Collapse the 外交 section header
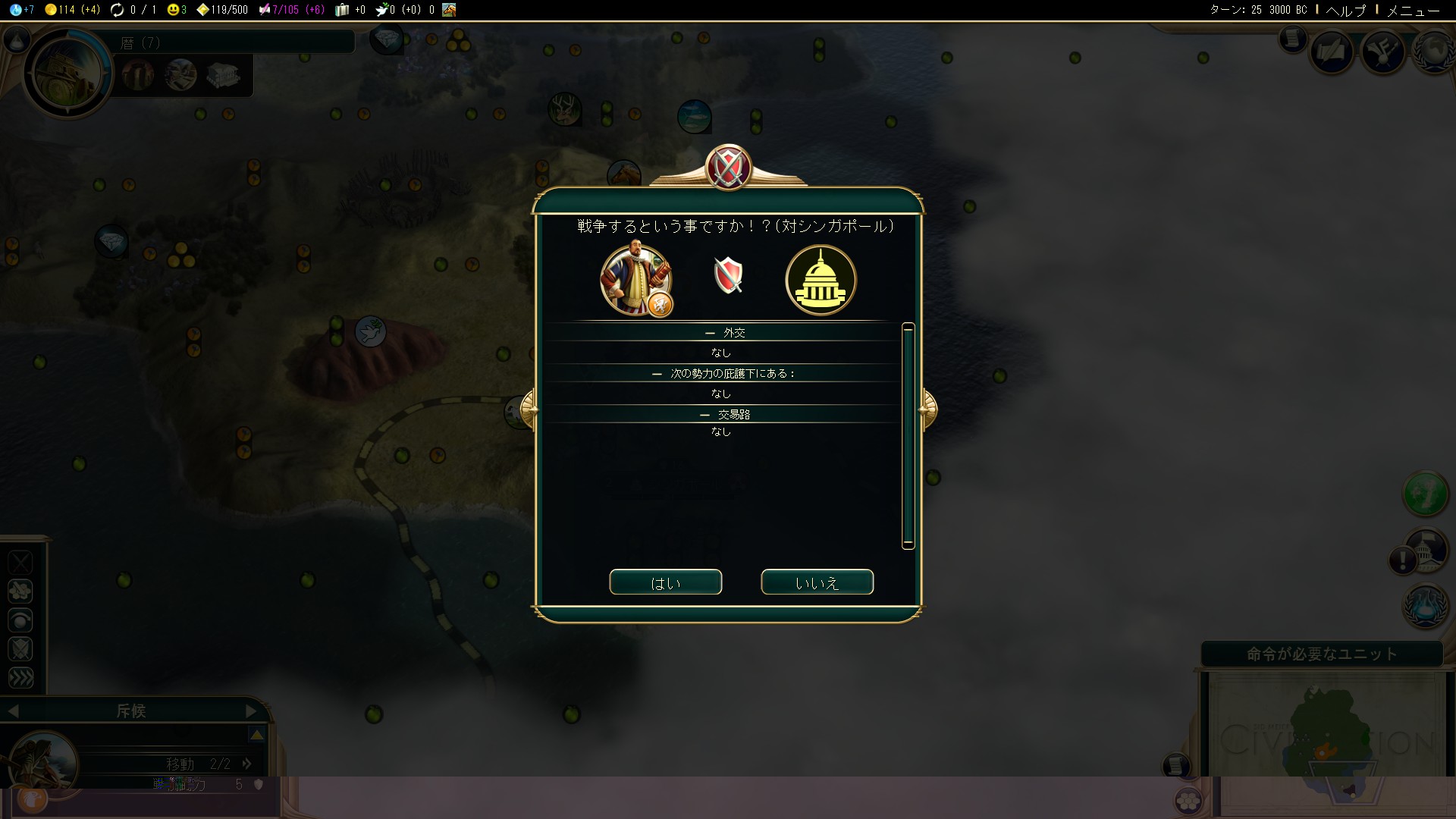1456x819 pixels. [724, 333]
